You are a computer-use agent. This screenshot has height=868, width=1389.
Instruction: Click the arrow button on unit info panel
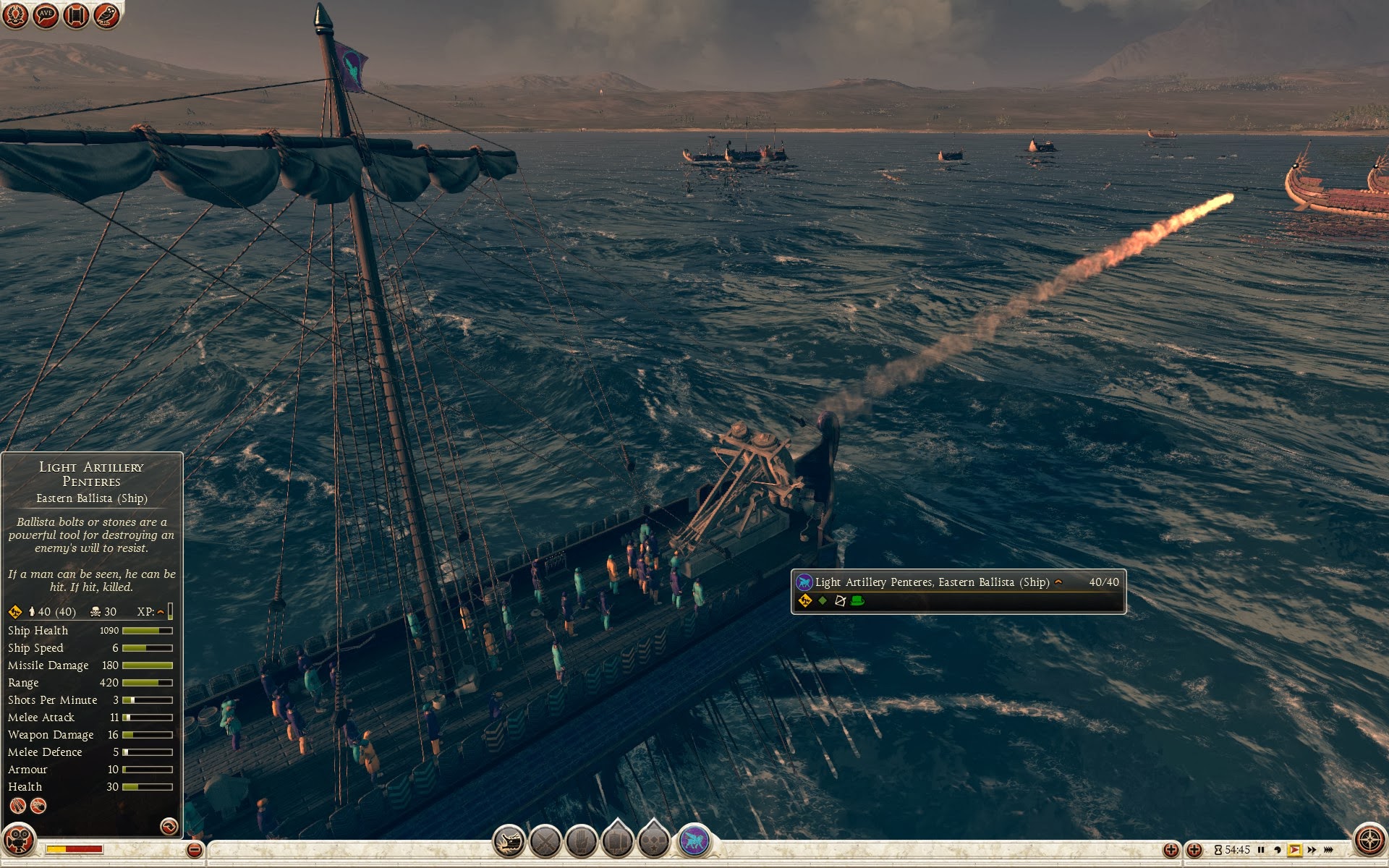(x=169, y=826)
